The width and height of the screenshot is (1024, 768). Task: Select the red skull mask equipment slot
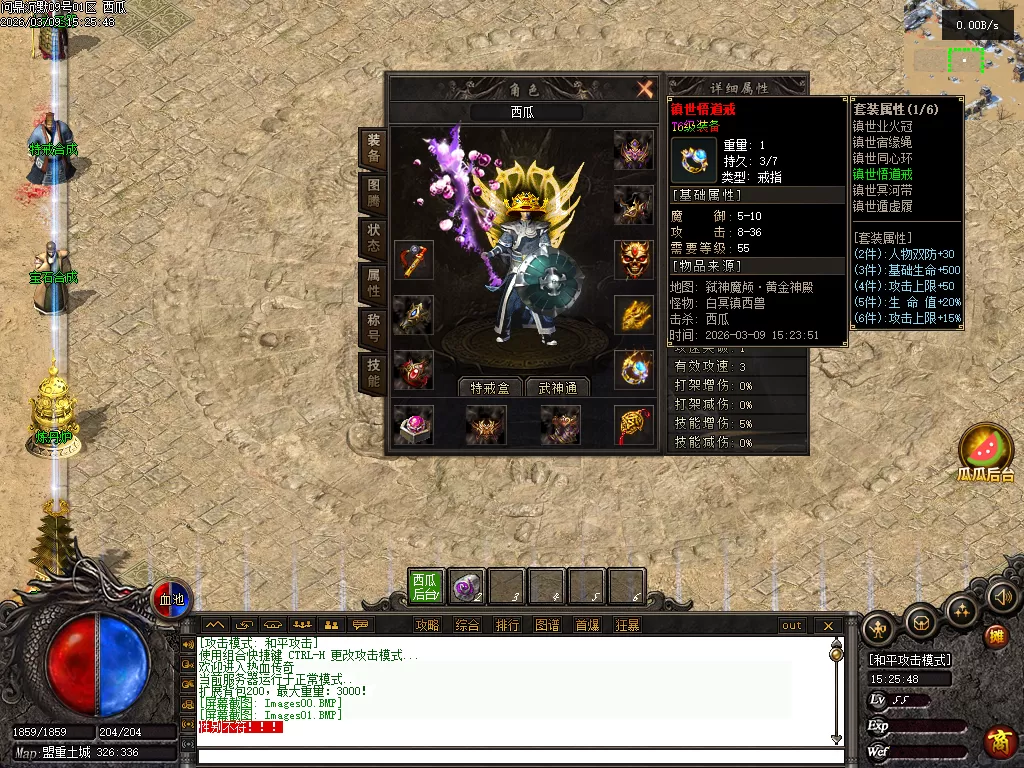(x=633, y=259)
